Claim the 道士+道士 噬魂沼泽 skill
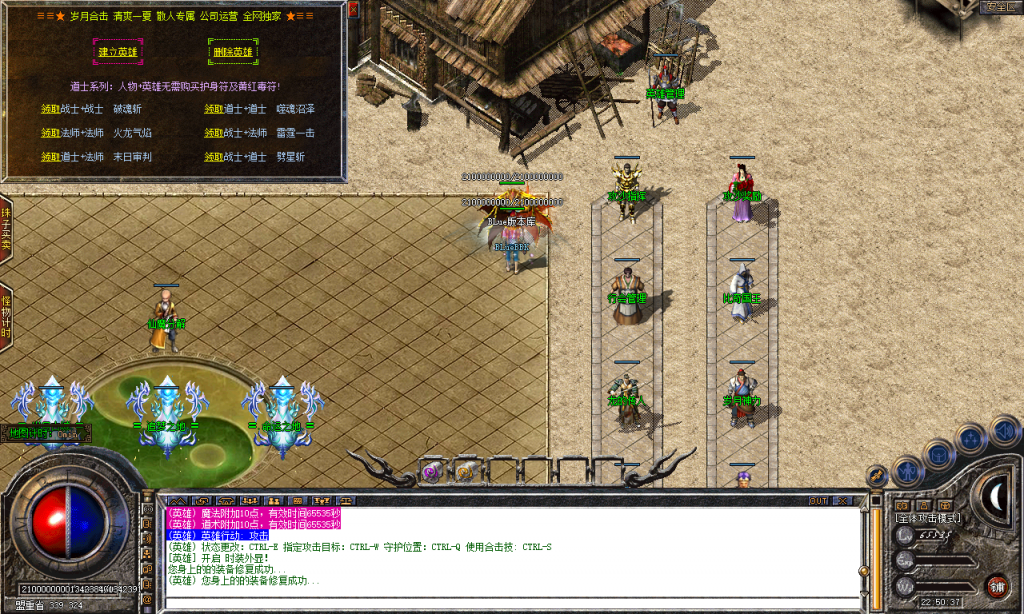 [x=214, y=108]
